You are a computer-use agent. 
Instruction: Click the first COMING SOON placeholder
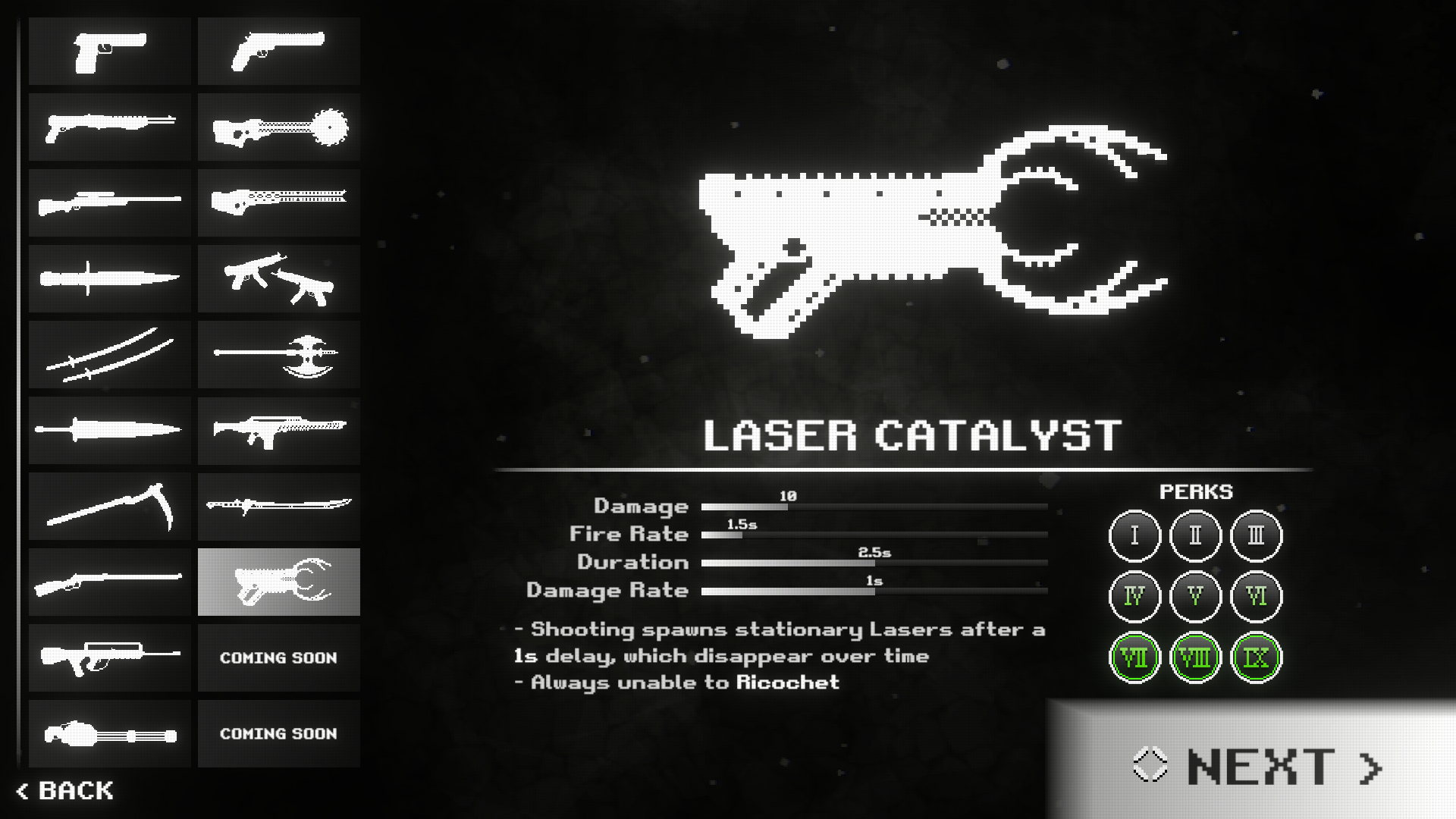(278, 657)
